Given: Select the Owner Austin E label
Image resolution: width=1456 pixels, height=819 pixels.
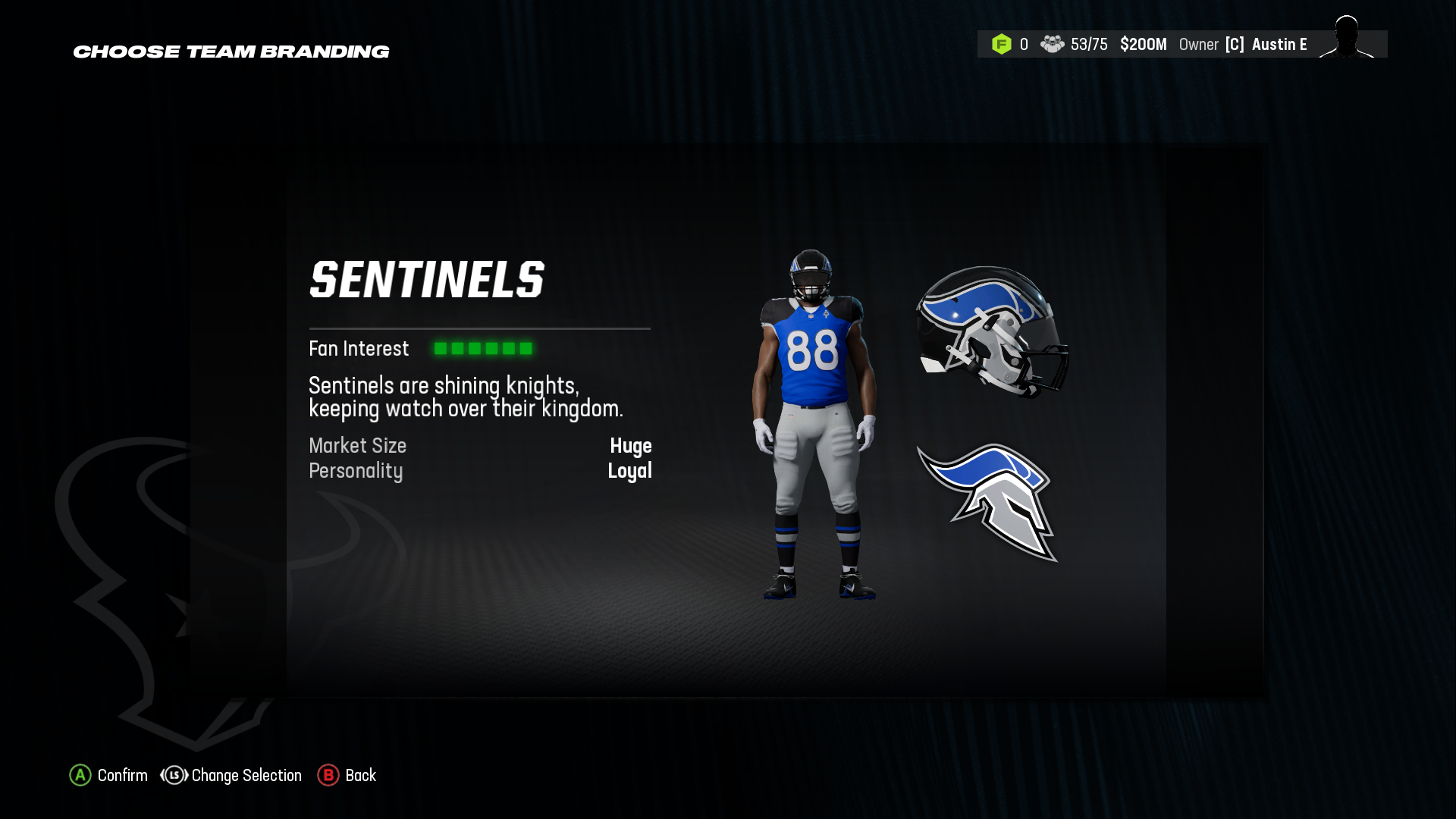Looking at the screenshot, I should click(1242, 44).
